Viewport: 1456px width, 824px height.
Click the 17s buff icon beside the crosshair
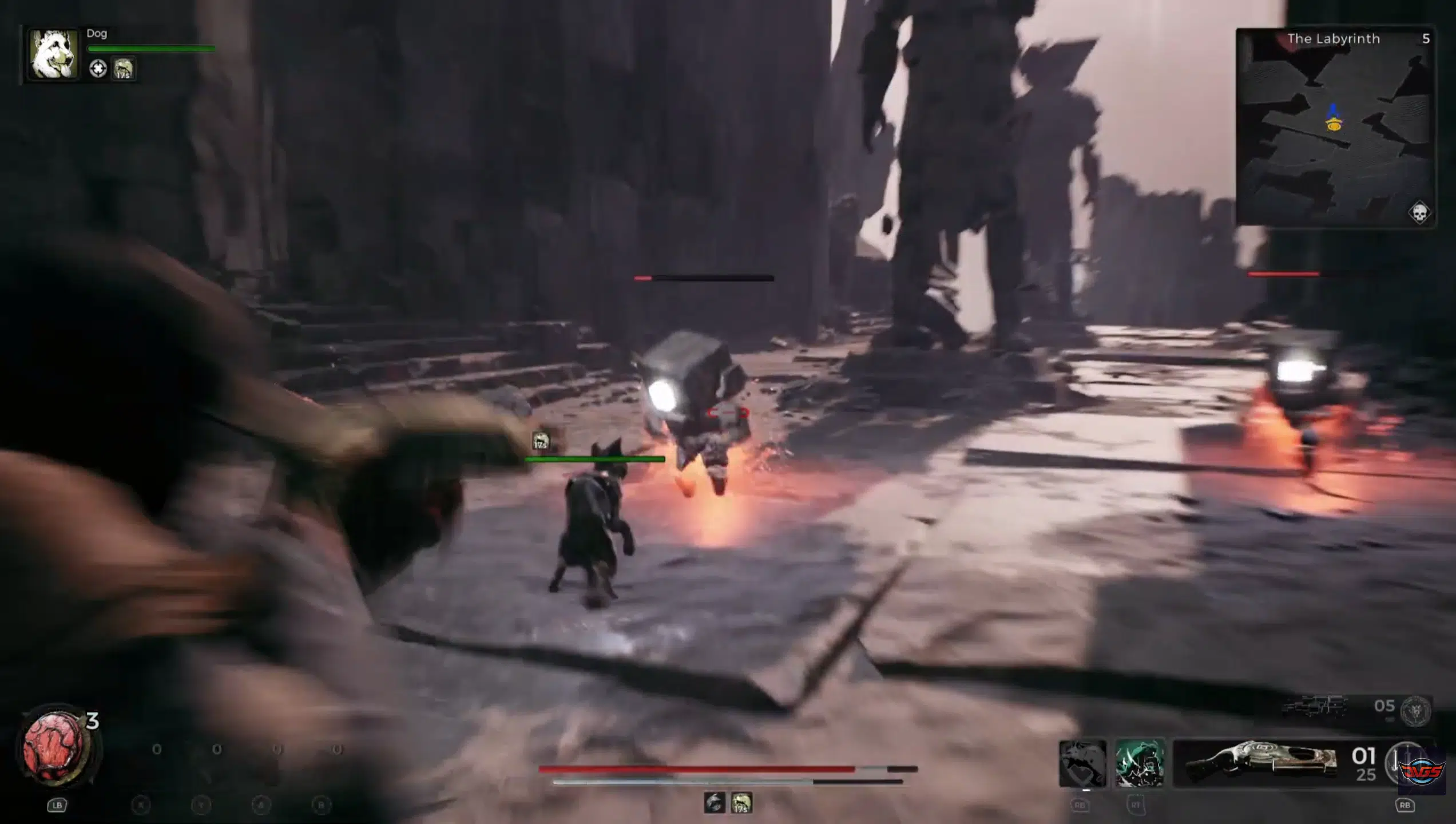[x=124, y=69]
